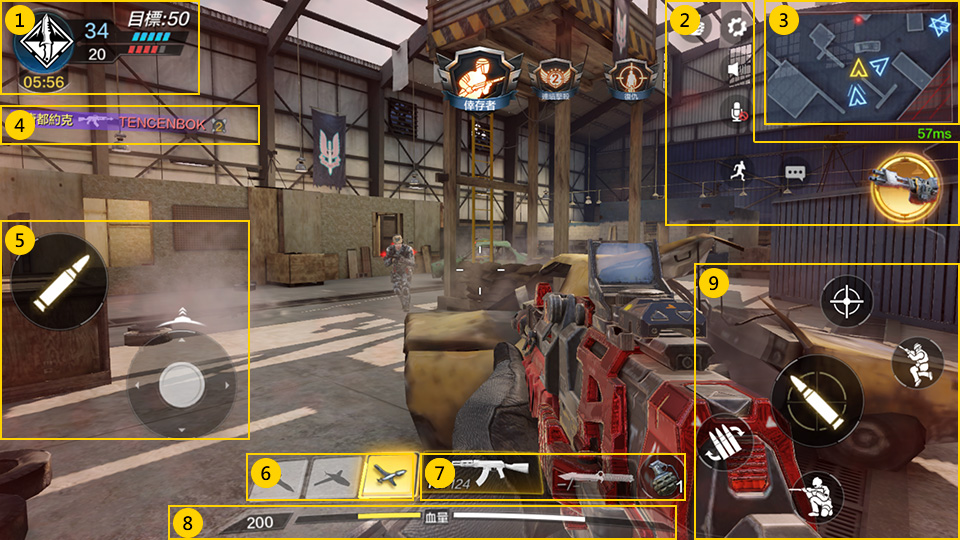Toggle the speaker sound icon
Image resolution: width=960 pixels, height=540 pixels.
(736, 69)
